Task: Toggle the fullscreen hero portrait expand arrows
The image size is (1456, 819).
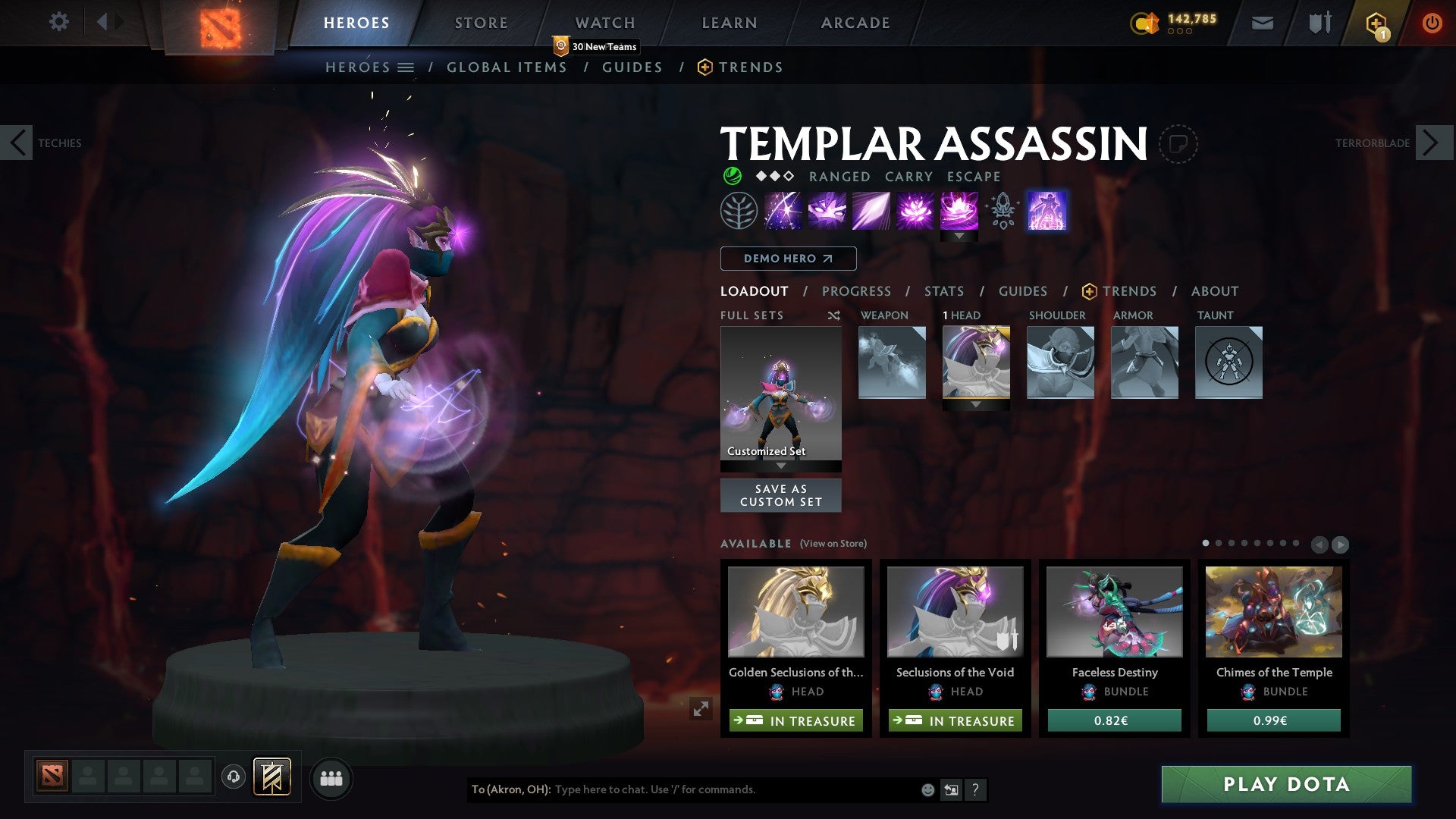Action: coord(701,707)
